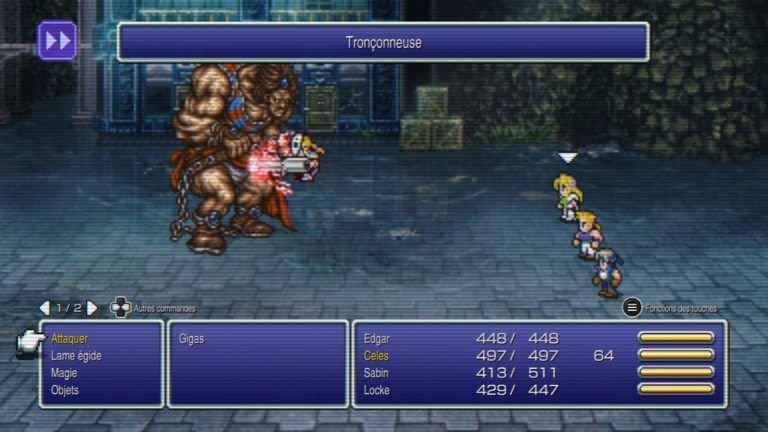Select Celes in the party list
Viewport: 768px width, 432px height.
(377, 355)
